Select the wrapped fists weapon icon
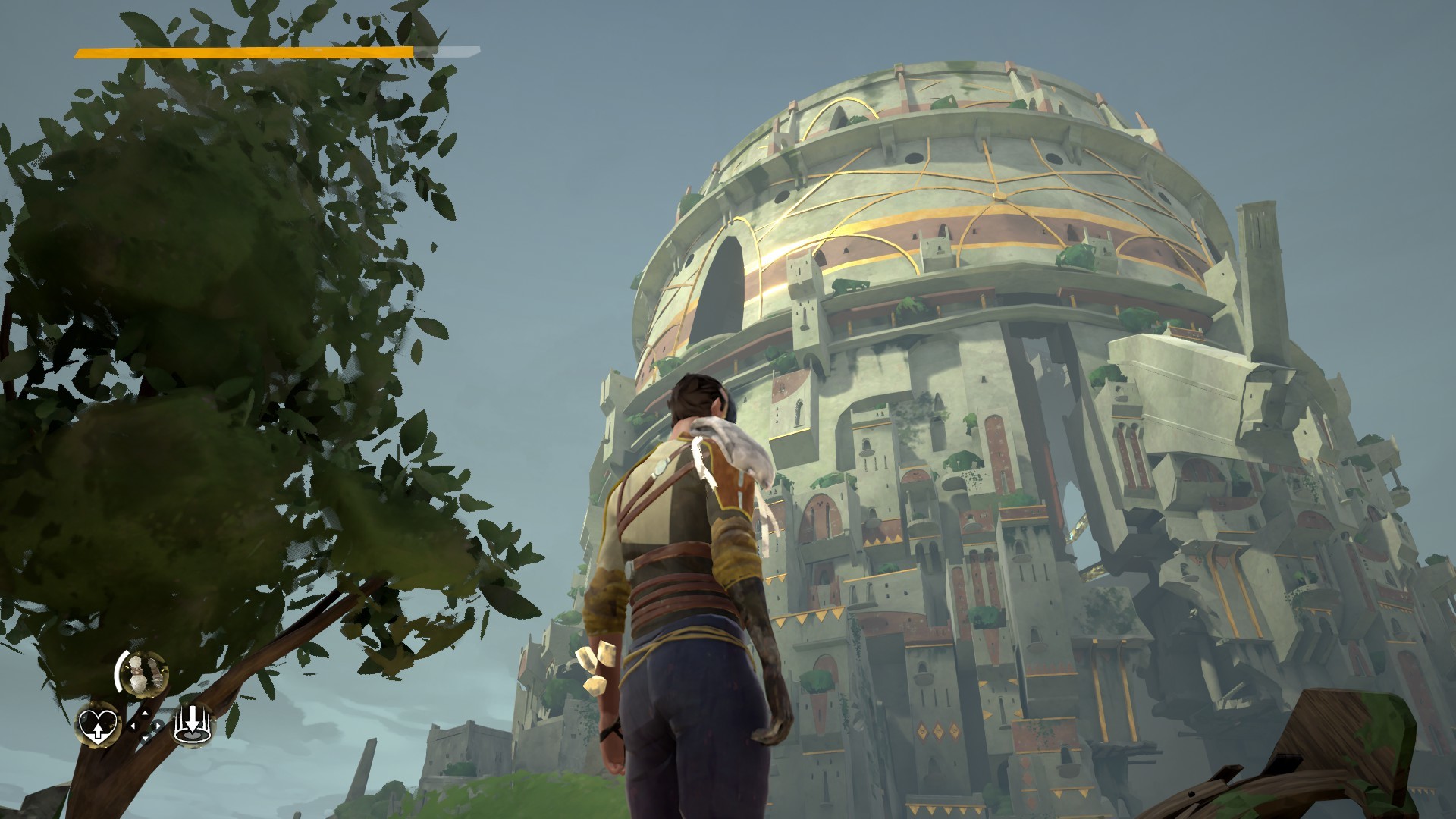 [x=142, y=673]
